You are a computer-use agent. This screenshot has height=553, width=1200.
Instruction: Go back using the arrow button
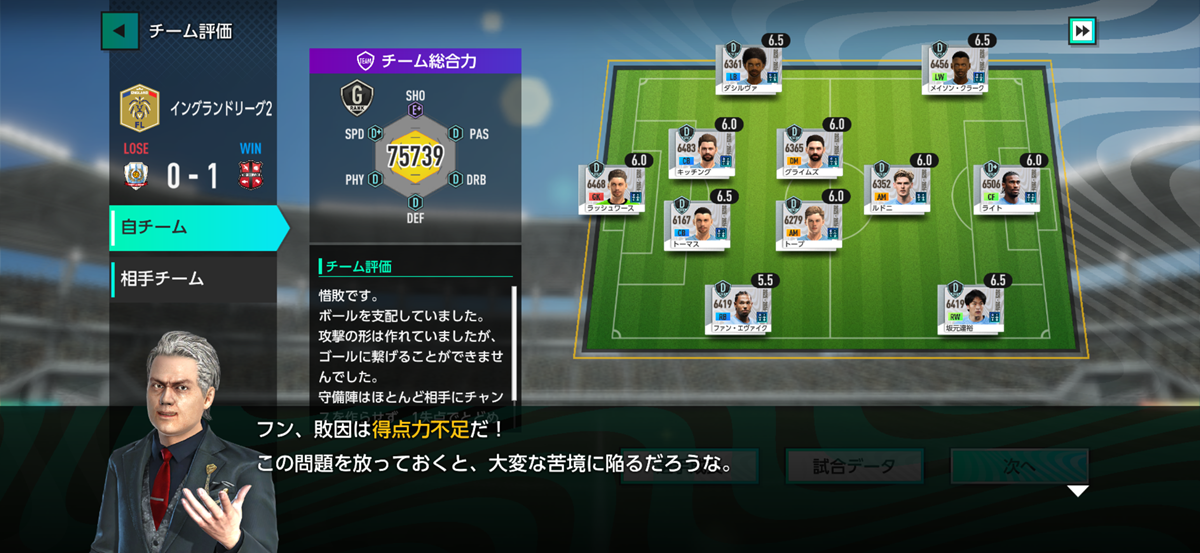pyautogui.click(x=120, y=30)
